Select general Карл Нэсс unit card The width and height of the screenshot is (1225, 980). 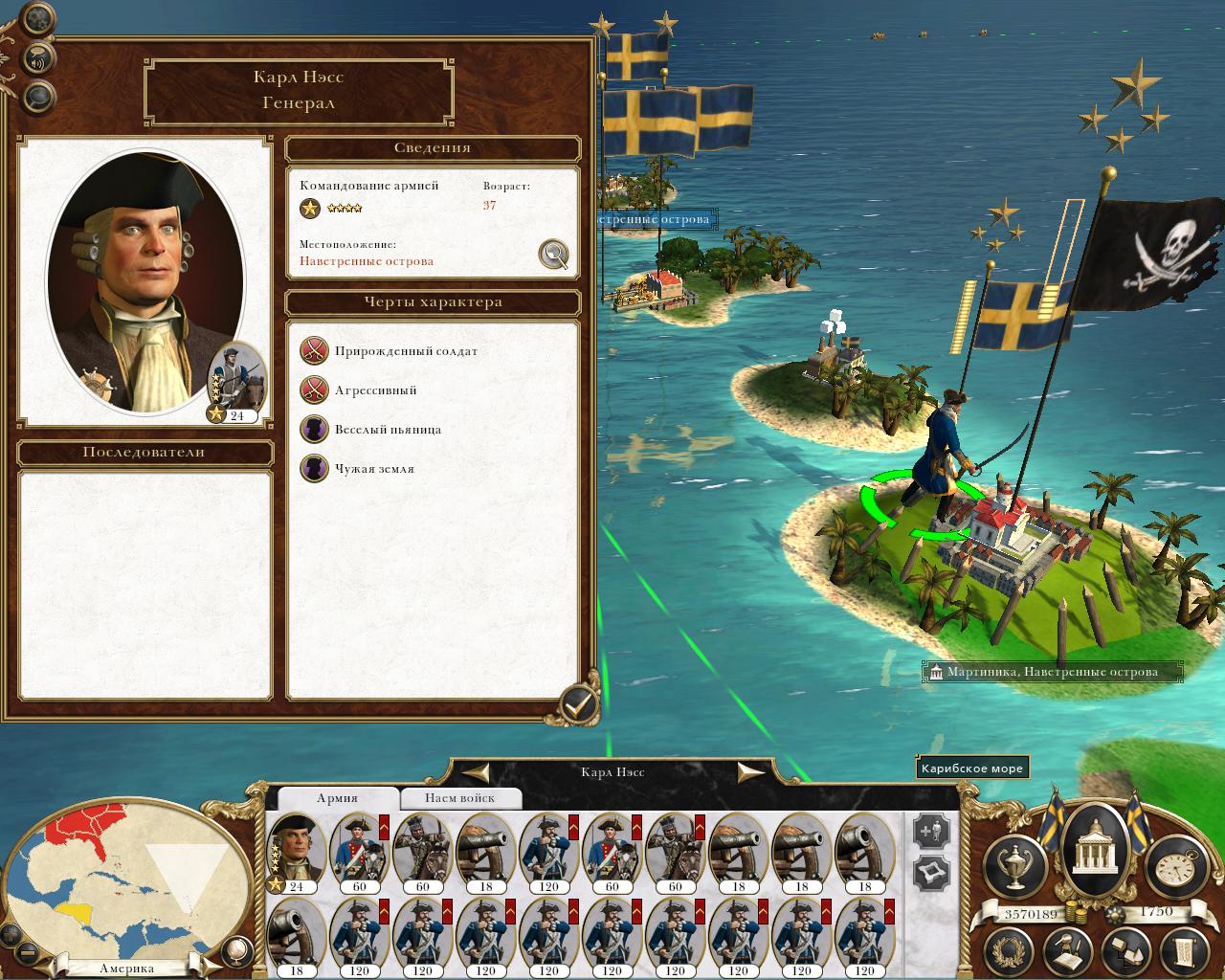click(x=296, y=852)
